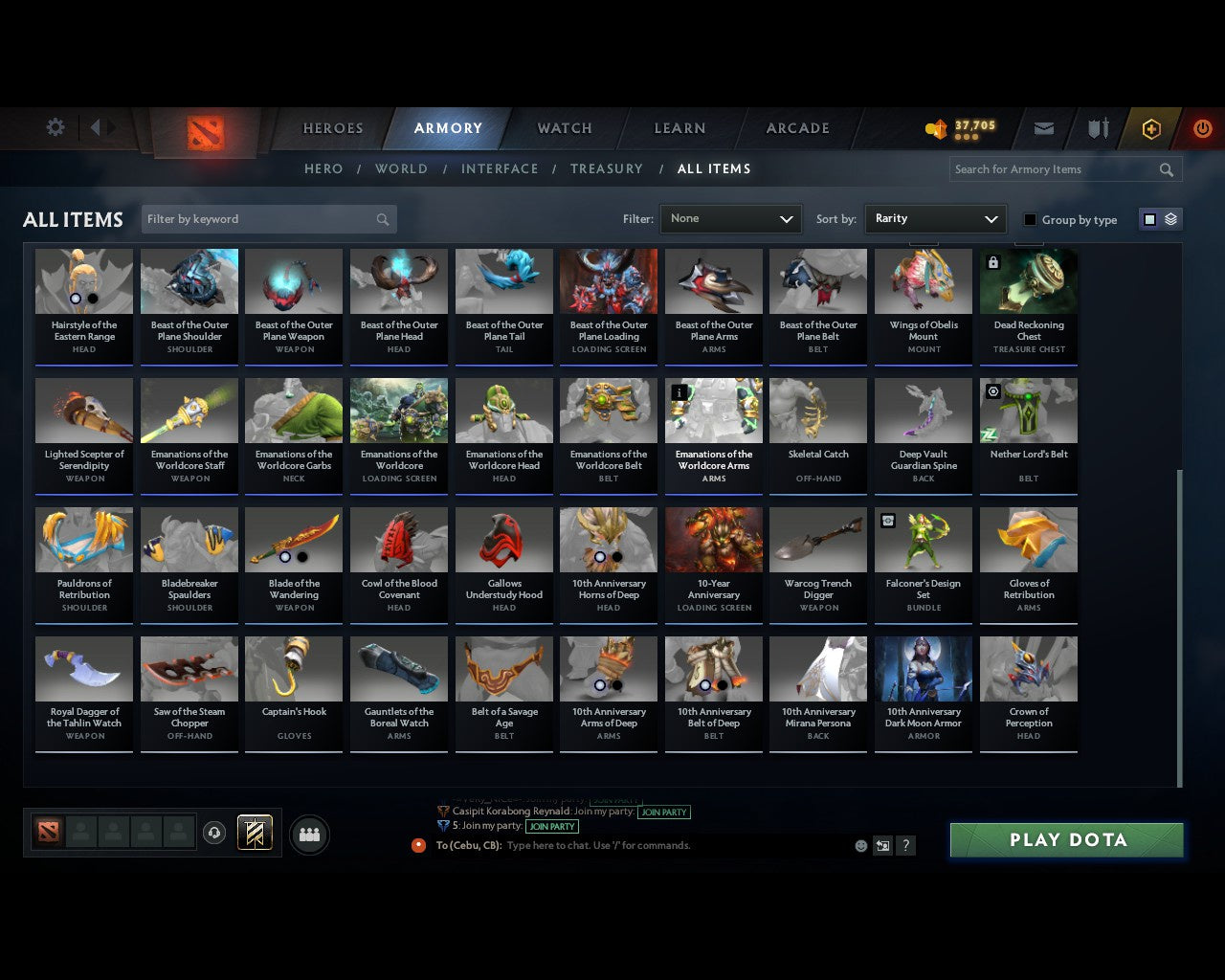Click the Dota Plus hexagon icon
The width and height of the screenshot is (1225, 980).
pos(1150,128)
